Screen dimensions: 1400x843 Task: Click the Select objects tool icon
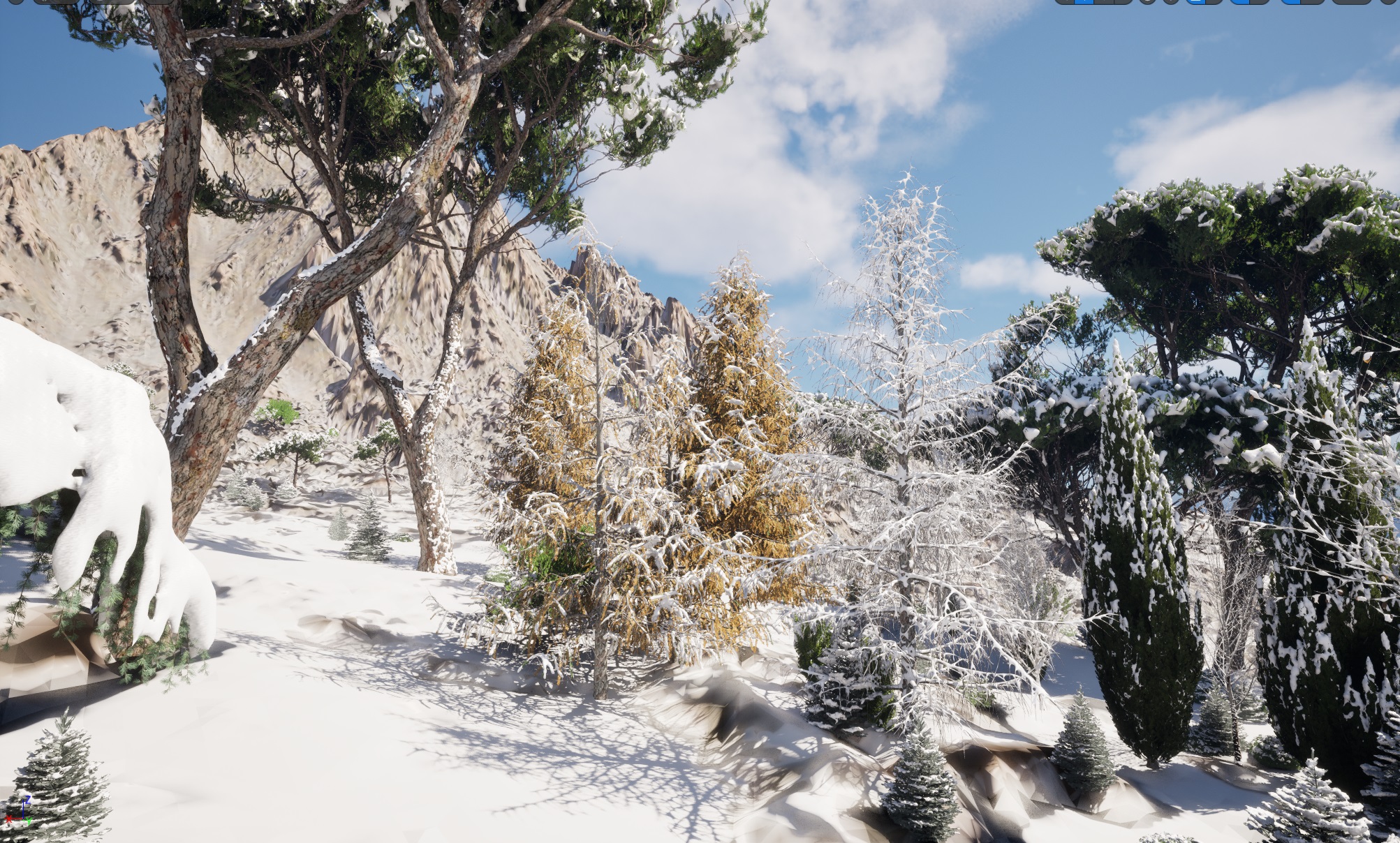coord(1063,4)
